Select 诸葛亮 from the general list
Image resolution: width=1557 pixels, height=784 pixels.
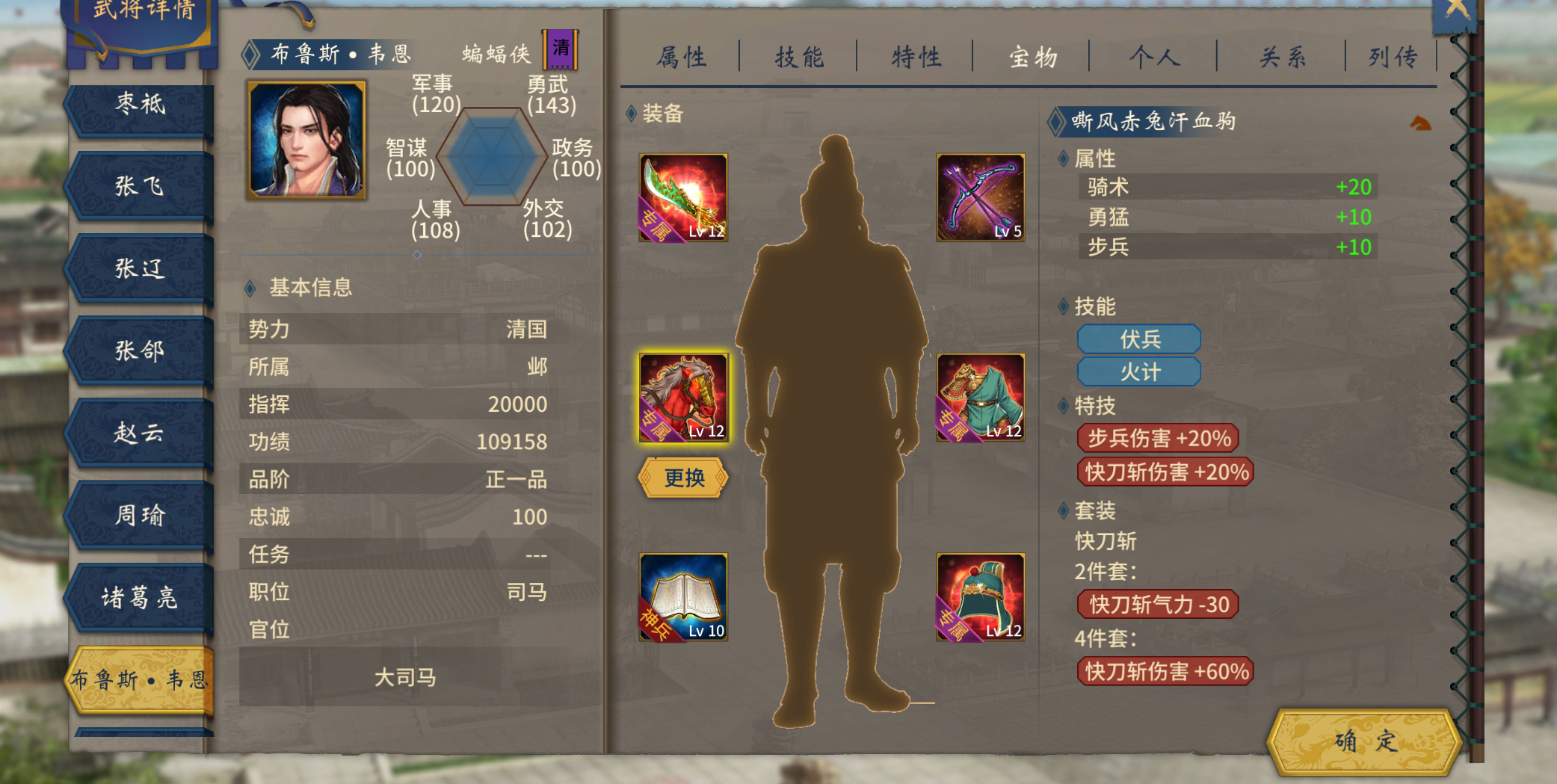click(138, 598)
